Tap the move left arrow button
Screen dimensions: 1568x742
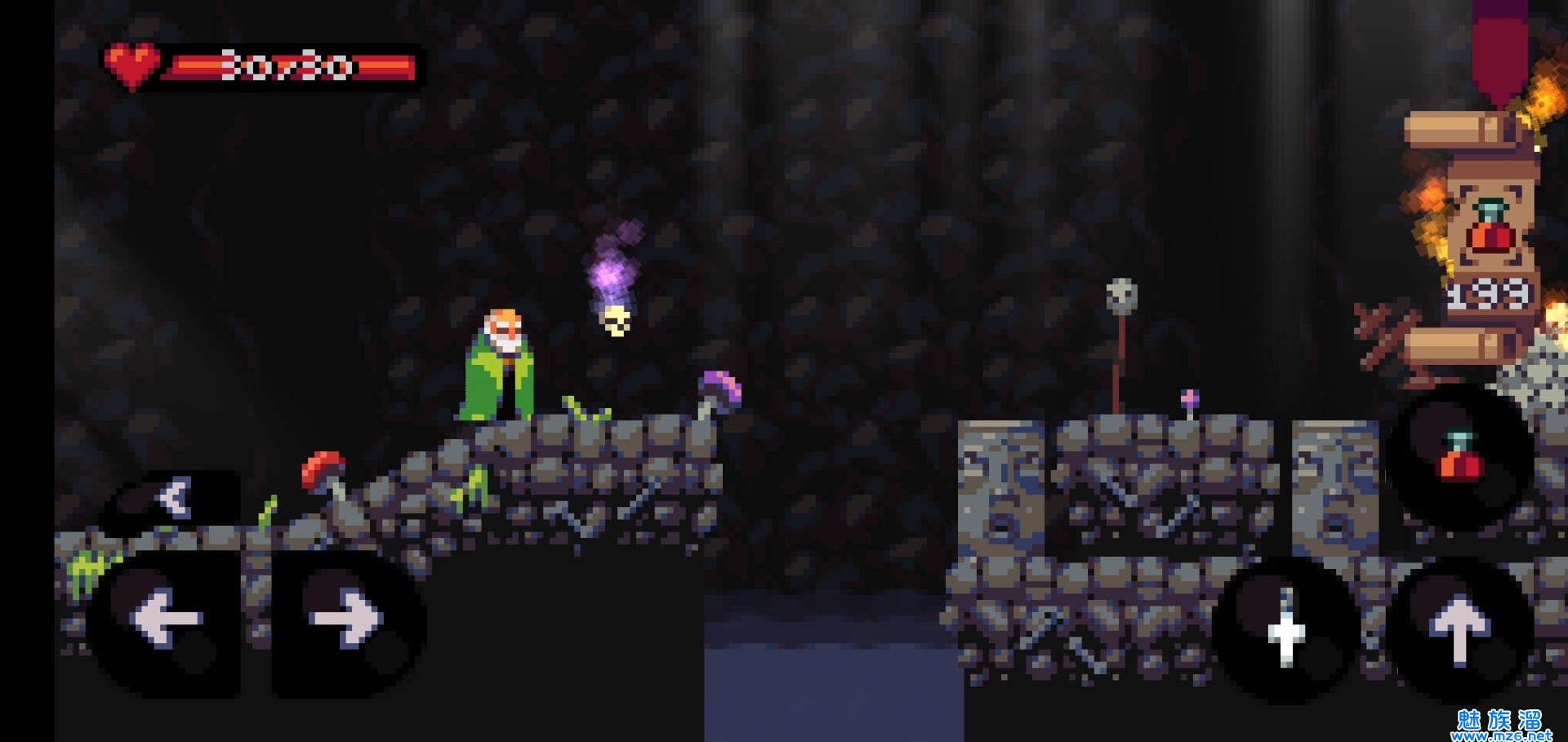[166, 619]
